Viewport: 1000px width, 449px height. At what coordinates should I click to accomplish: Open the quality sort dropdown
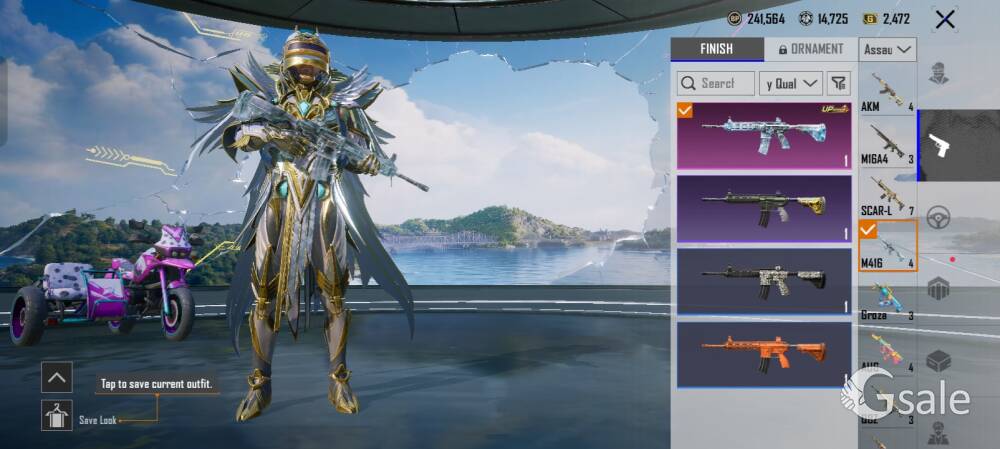(x=790, y=83)
